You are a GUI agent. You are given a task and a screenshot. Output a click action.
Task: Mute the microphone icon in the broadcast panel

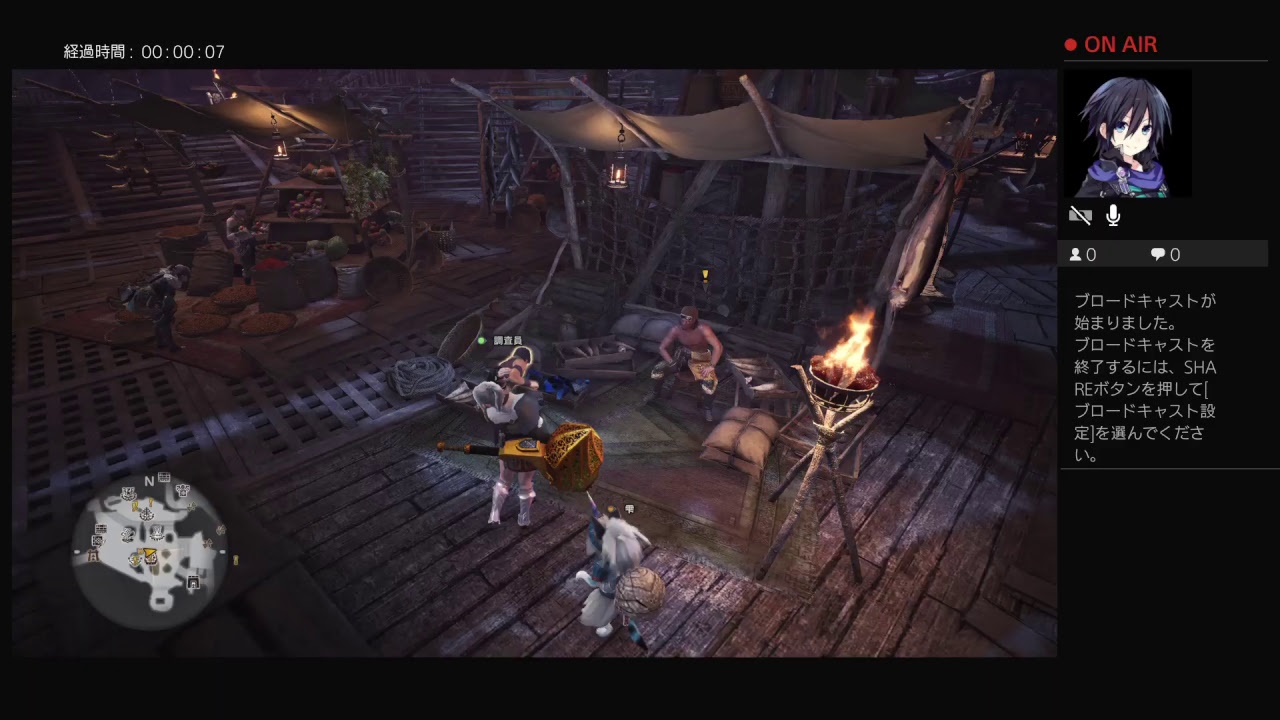point(1113,215)
